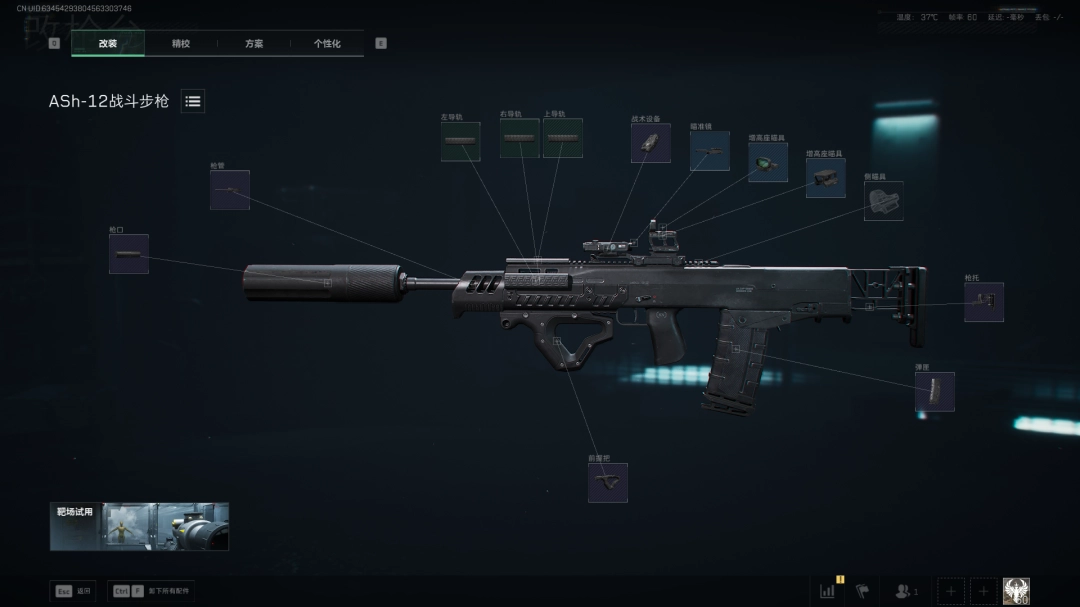Open the 战术设备 tactical device slot
This screenshot has width=1080, height=607.
(x=650, y=144)
